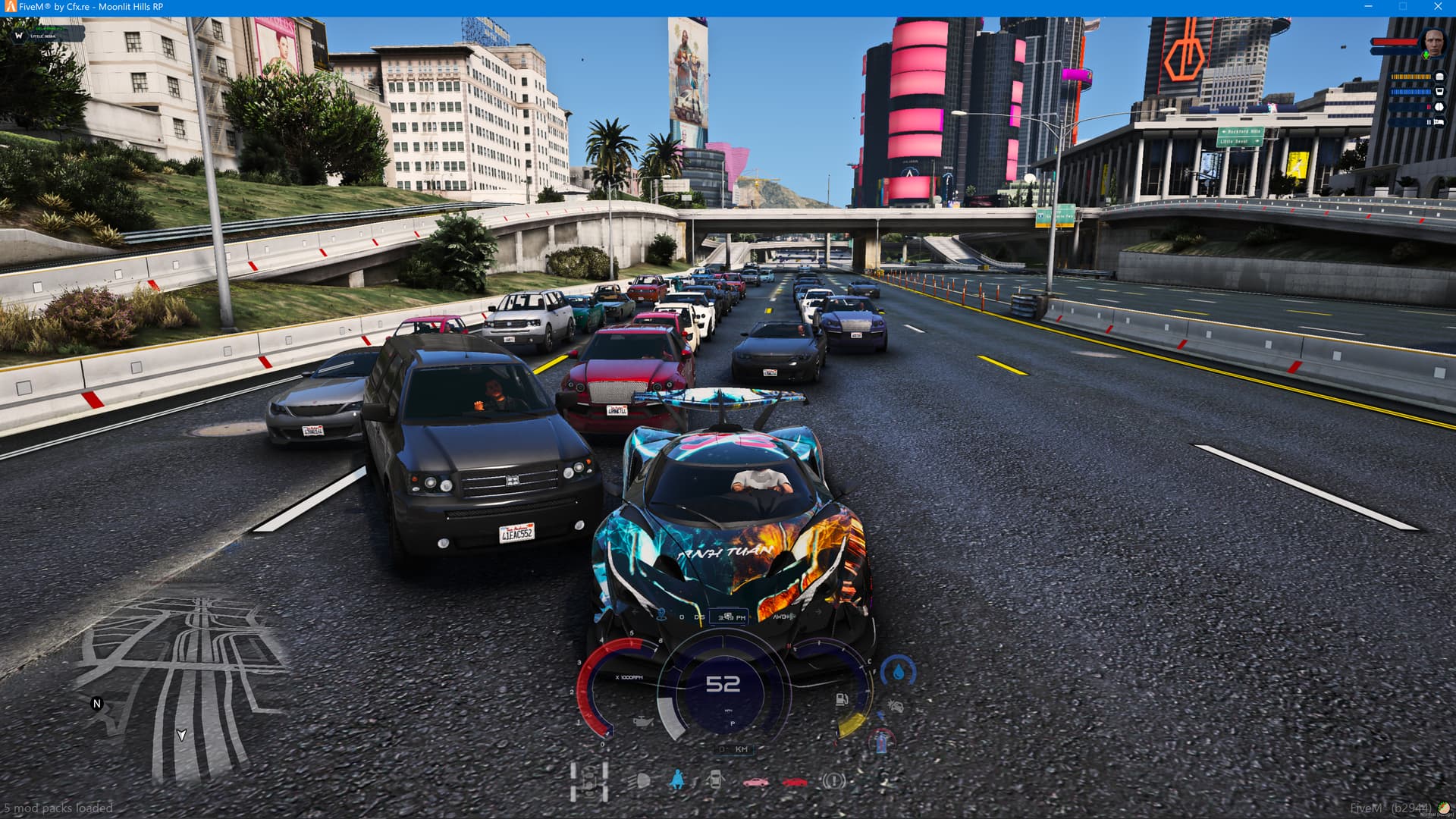The image size is (1456, 819).
Task: Click the engine oil can indicator
Action: [642, 720]
